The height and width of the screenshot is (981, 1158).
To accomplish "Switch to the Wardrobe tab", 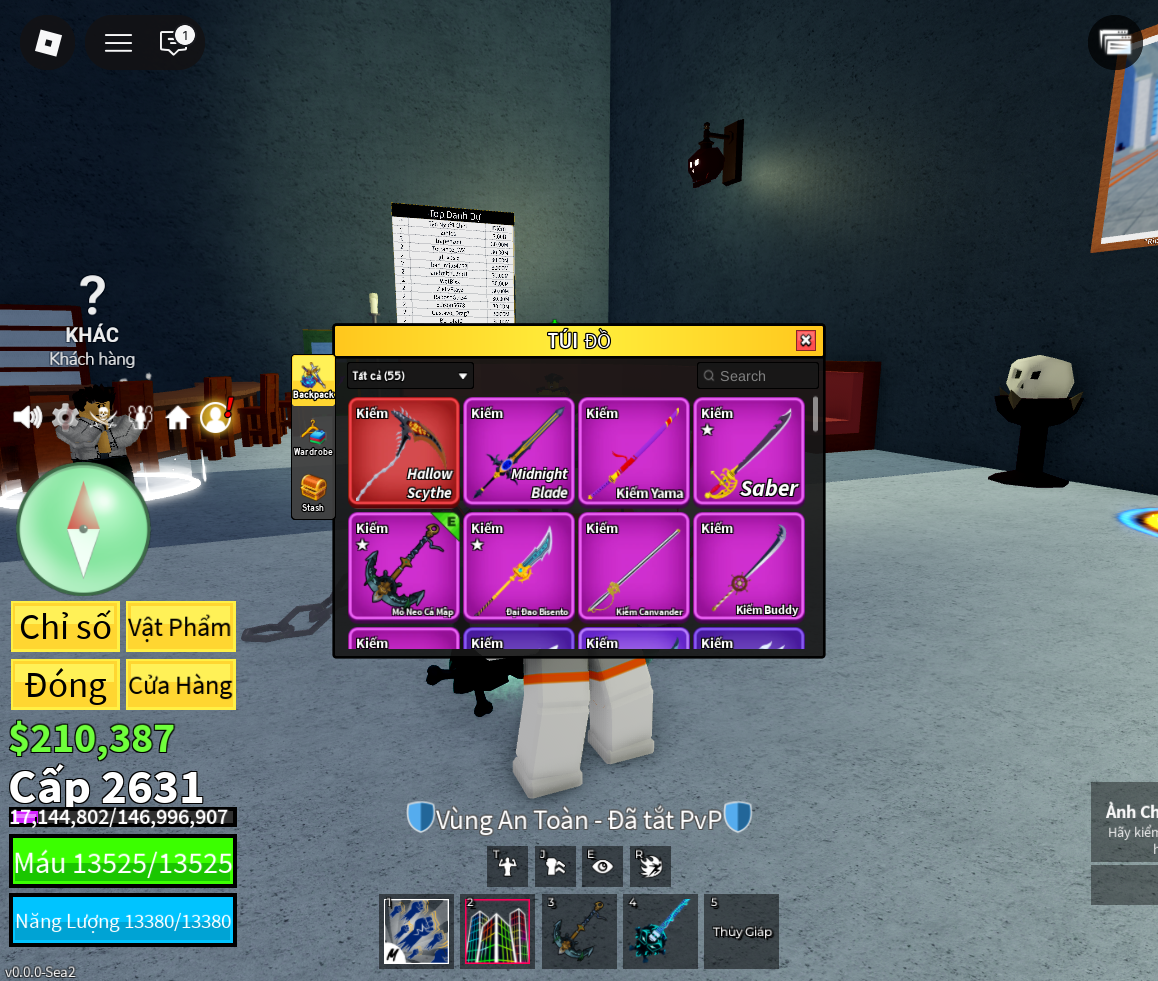I will tap(313, 437).
